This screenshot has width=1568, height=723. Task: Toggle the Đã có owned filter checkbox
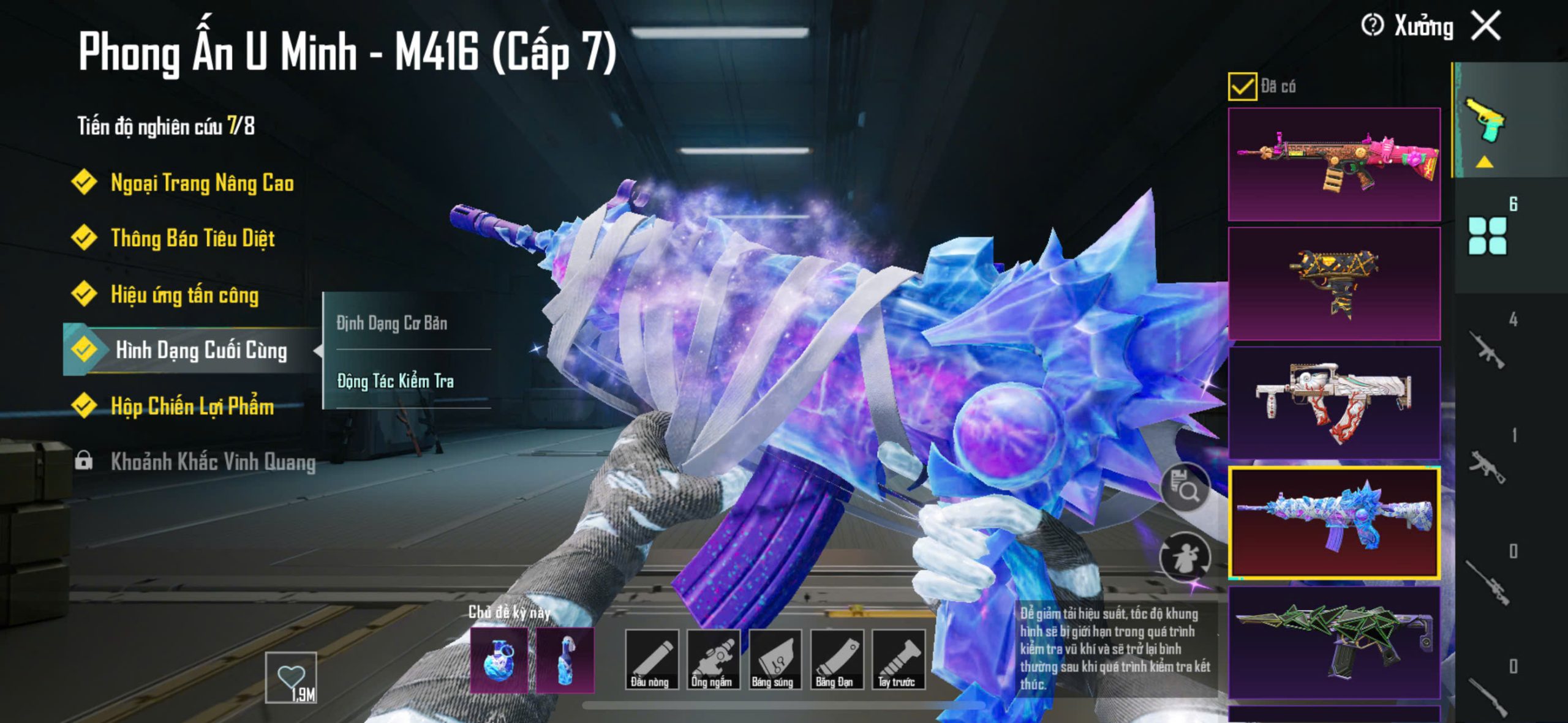(x=1242, y=86)
